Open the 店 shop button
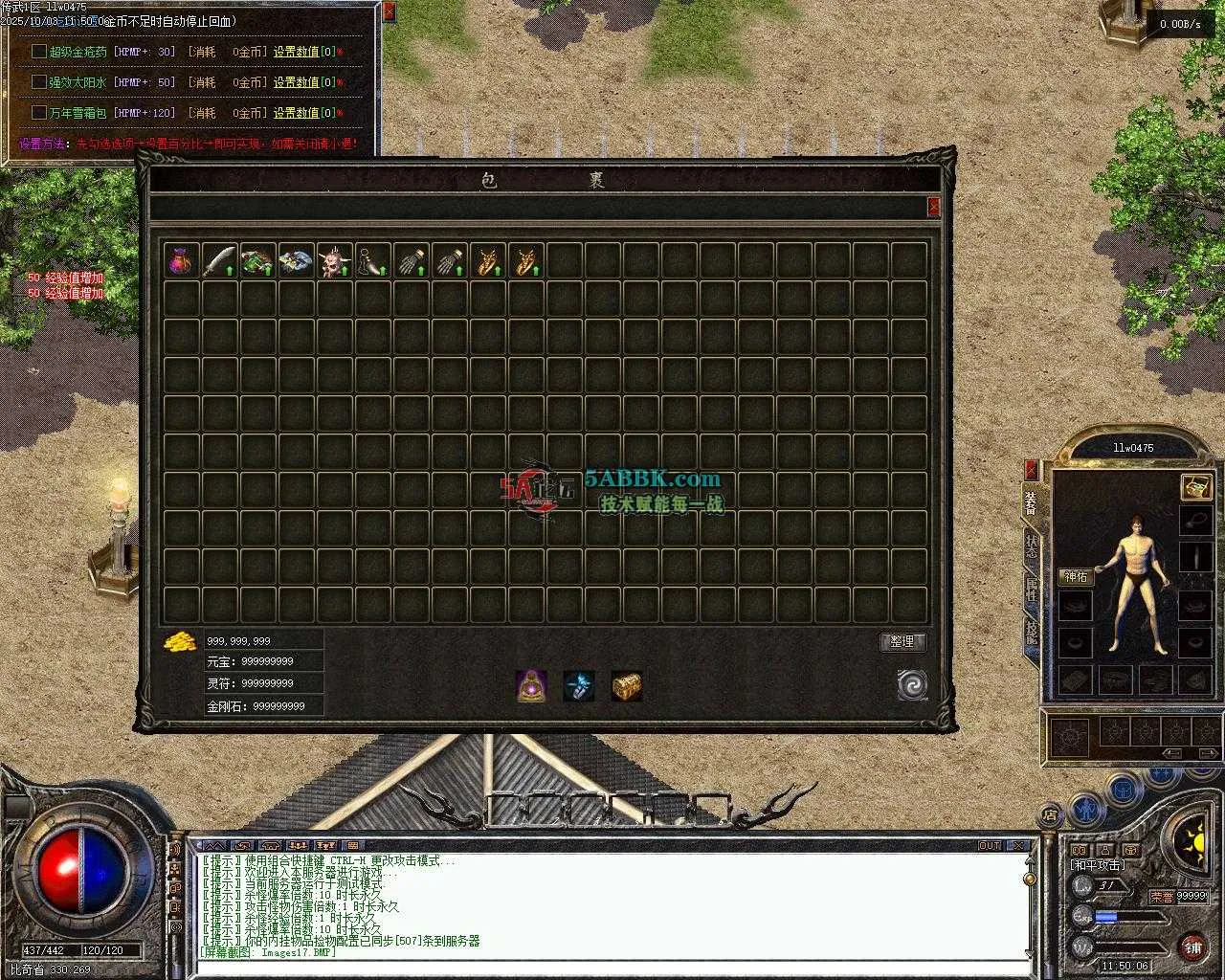This screenshot has width=1225, height=980. tap(1049, 815)
